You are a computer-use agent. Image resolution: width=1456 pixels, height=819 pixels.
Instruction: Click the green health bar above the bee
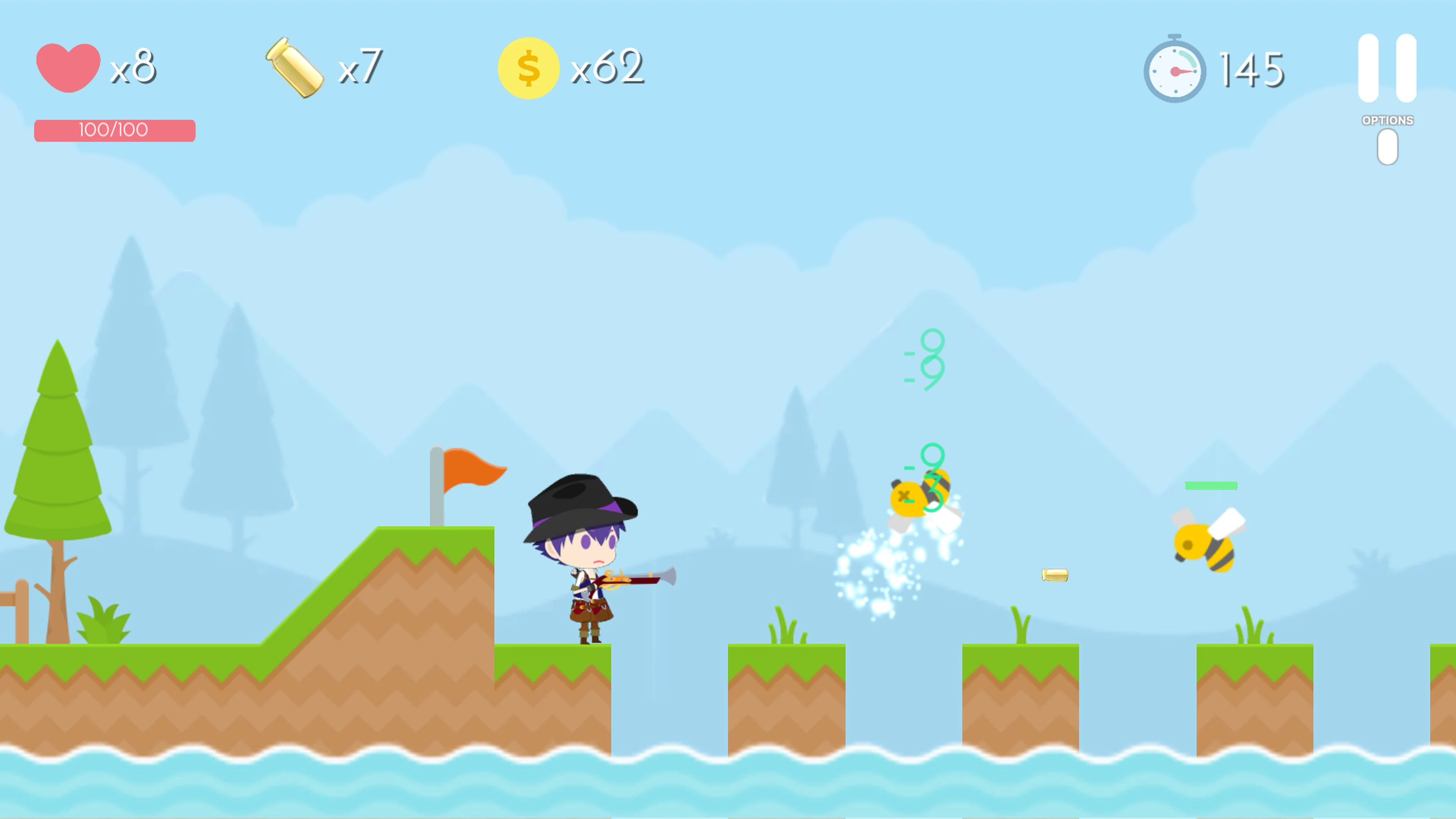click(x=1211, y=485)
